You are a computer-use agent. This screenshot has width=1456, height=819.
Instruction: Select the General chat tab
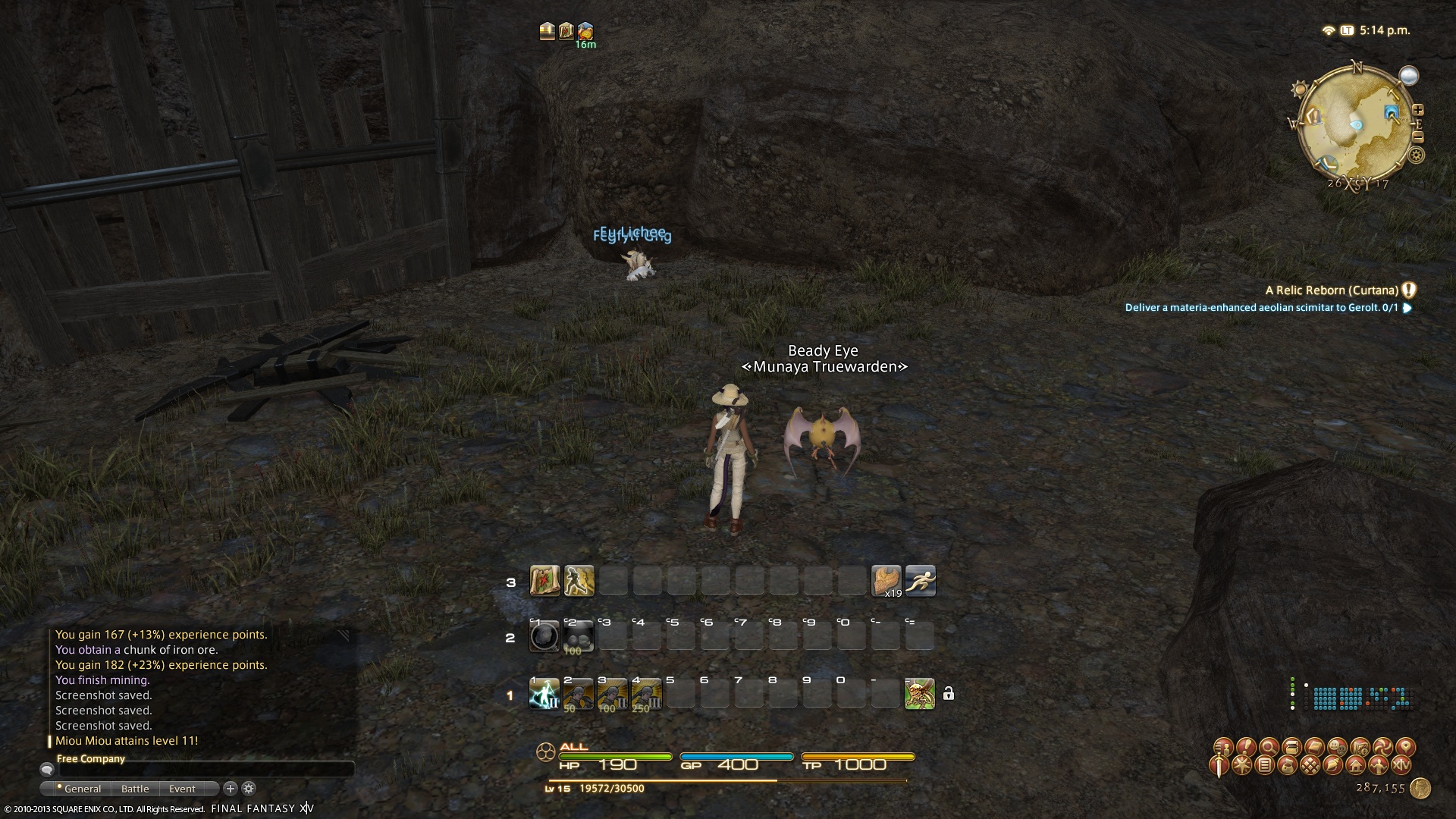coord(82,789)
